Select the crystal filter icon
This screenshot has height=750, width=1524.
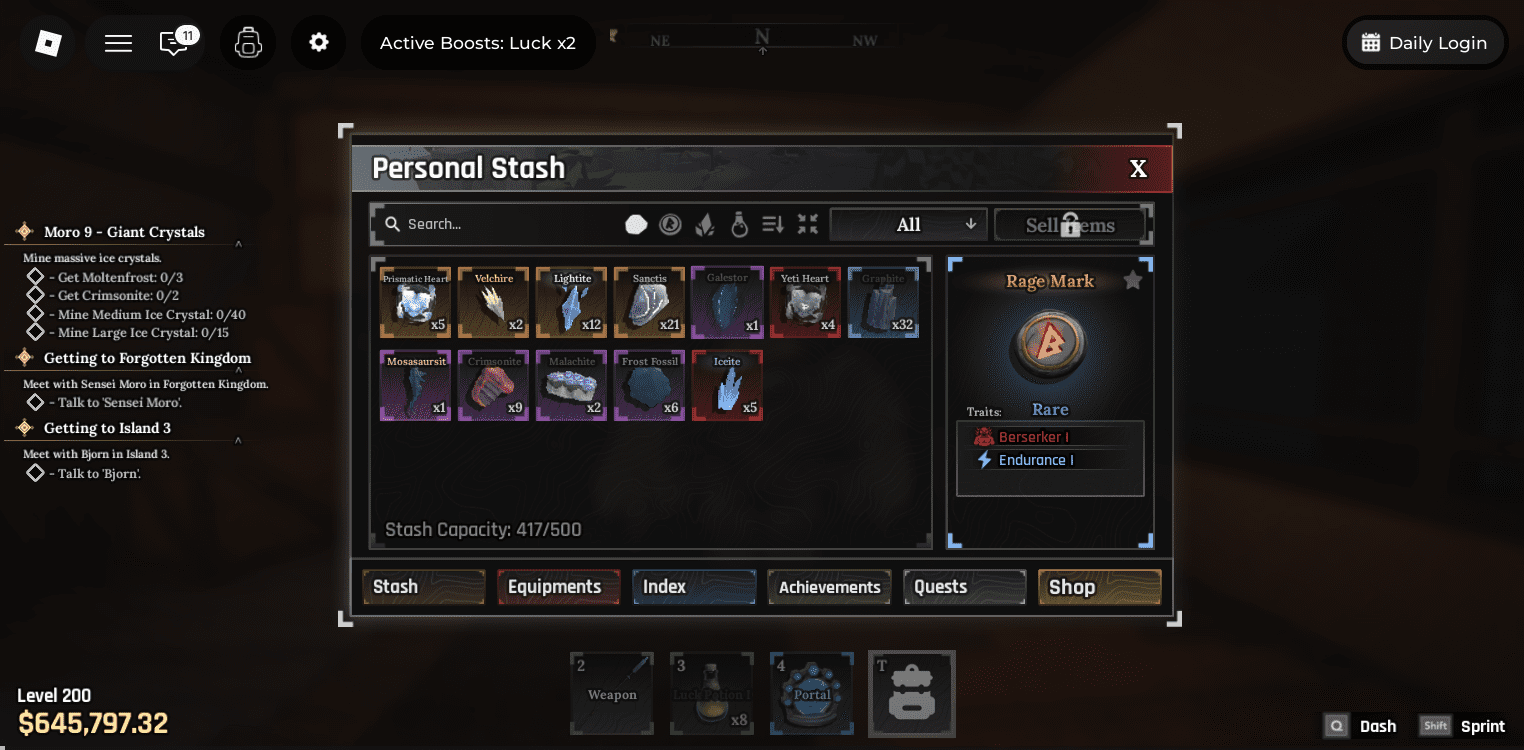[705, 223]
